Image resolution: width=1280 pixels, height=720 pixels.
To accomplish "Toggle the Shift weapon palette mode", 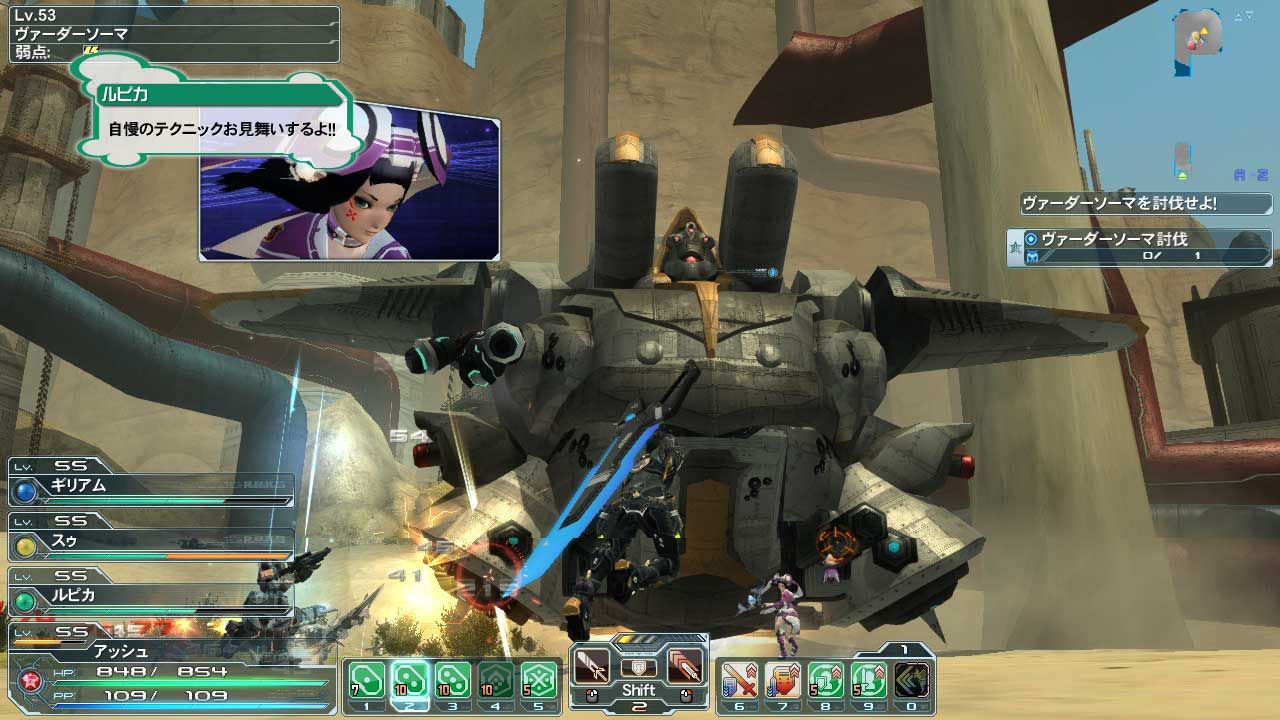I will (x=637, y=690).
